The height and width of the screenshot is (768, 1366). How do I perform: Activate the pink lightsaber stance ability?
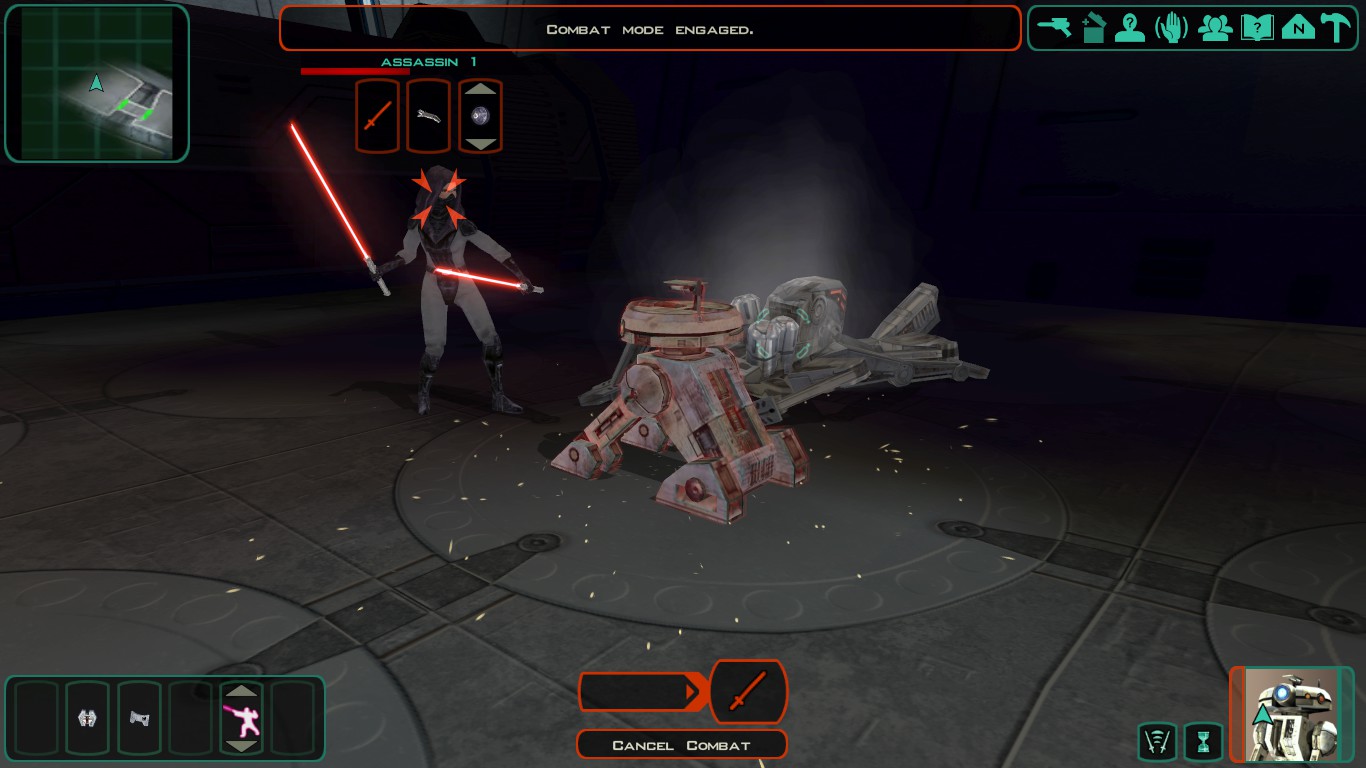click(241, 718)
